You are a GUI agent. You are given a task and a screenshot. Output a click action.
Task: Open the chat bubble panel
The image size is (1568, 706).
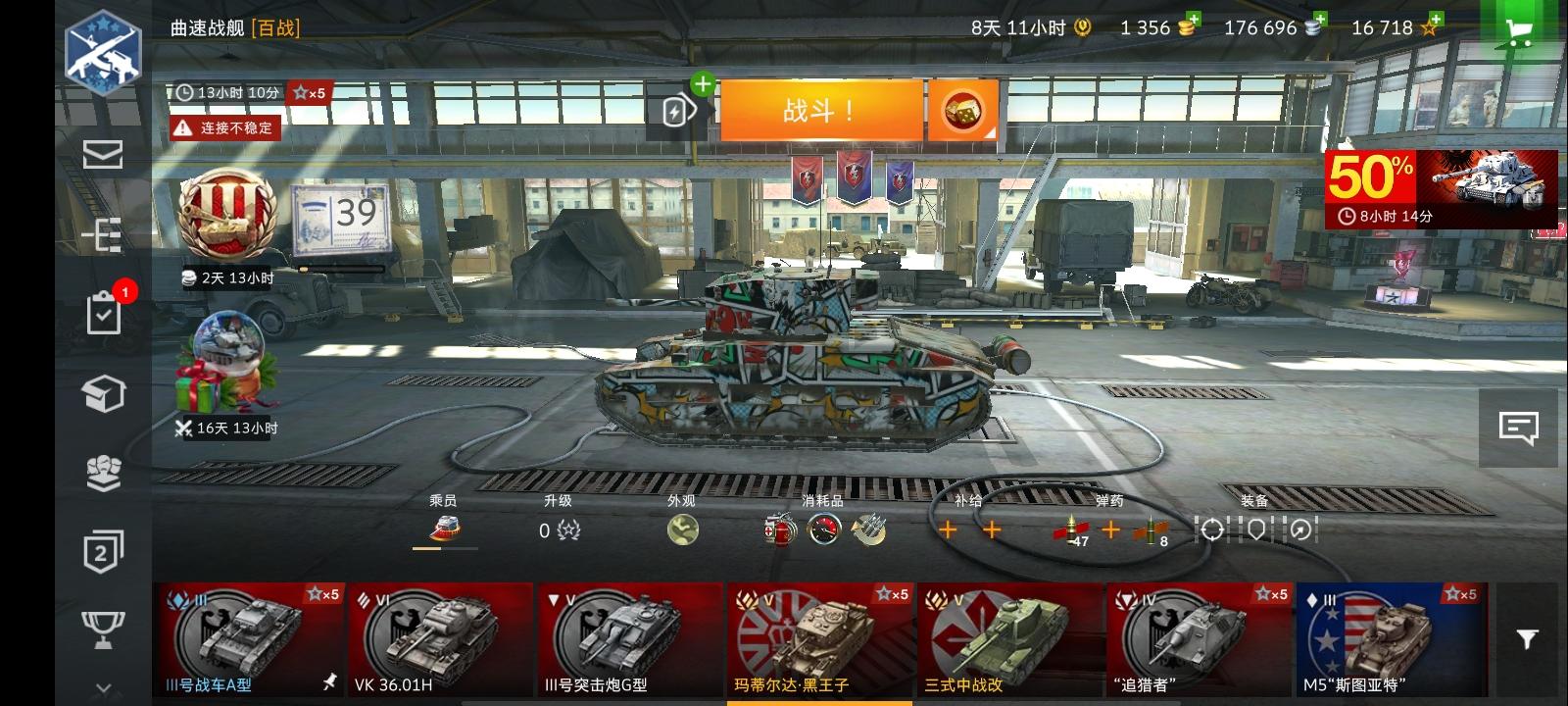pos(1519,428)
